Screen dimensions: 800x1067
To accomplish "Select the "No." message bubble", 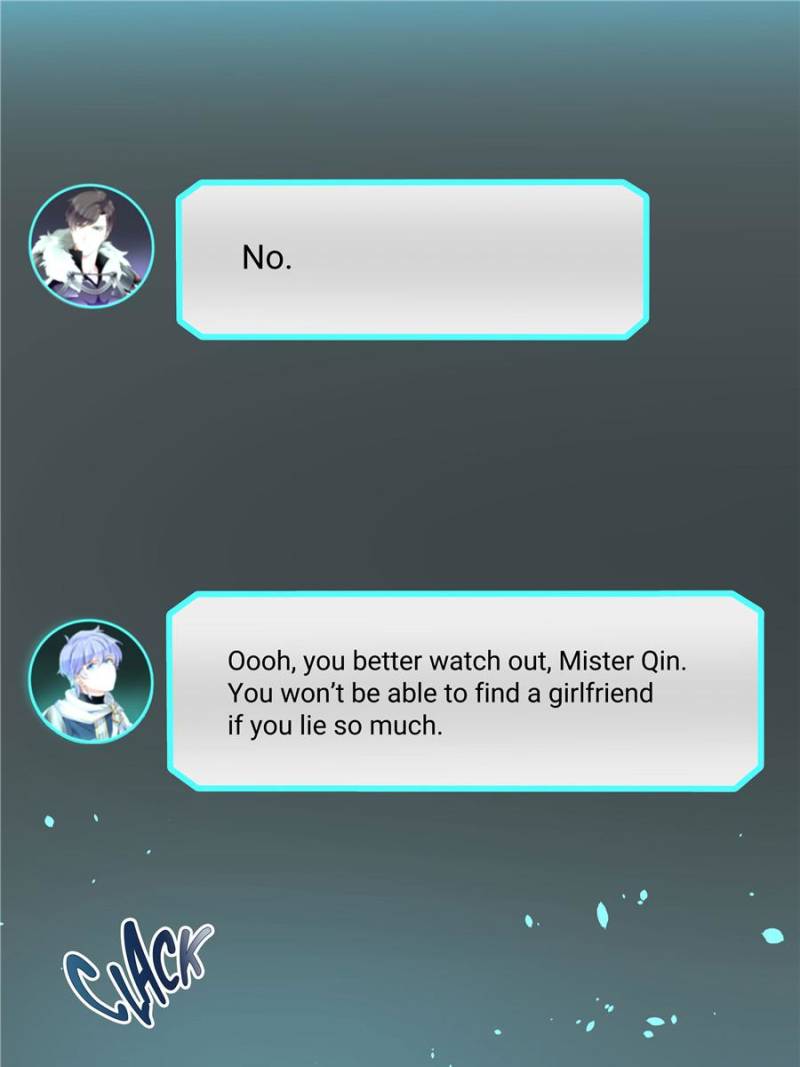I will 412,260.
